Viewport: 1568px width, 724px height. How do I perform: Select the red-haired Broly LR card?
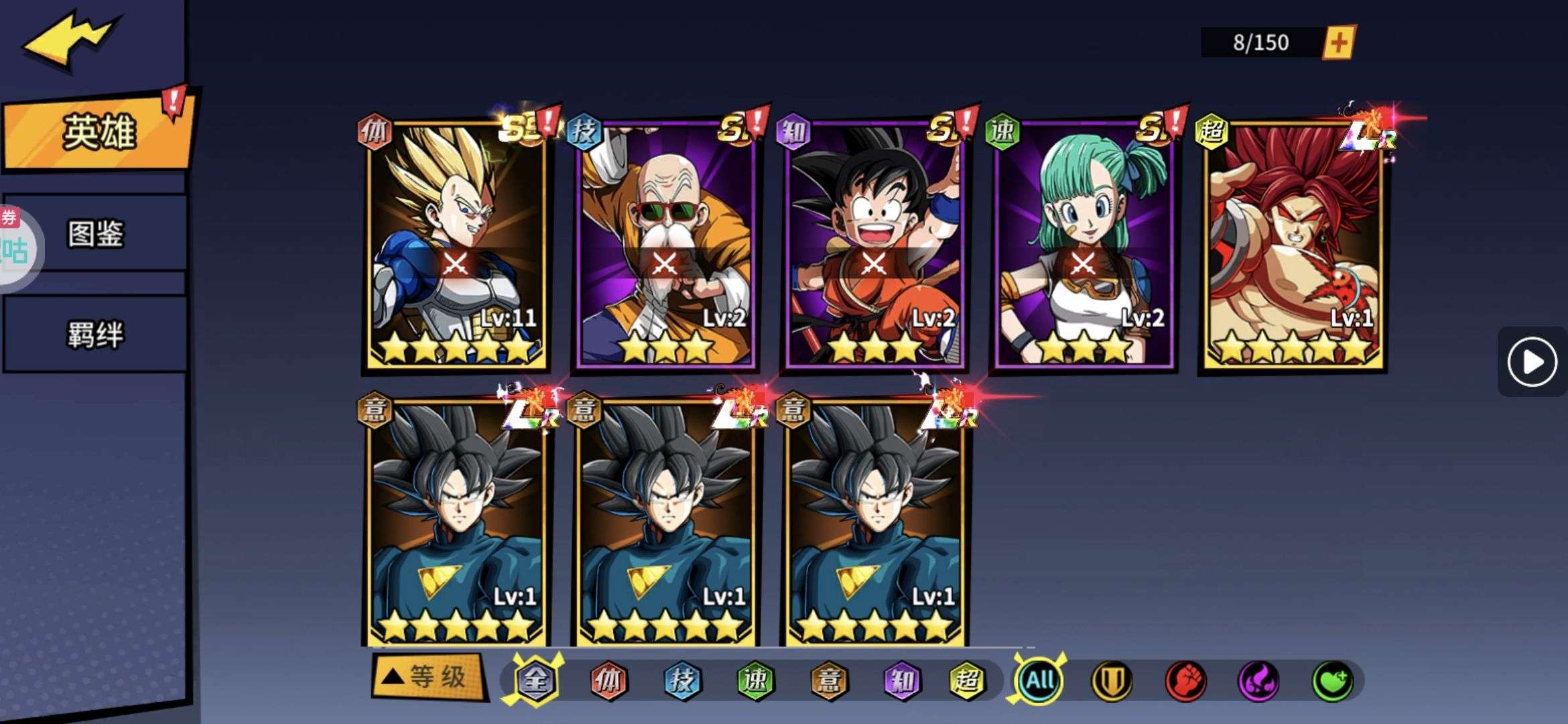pos(1293,245)
